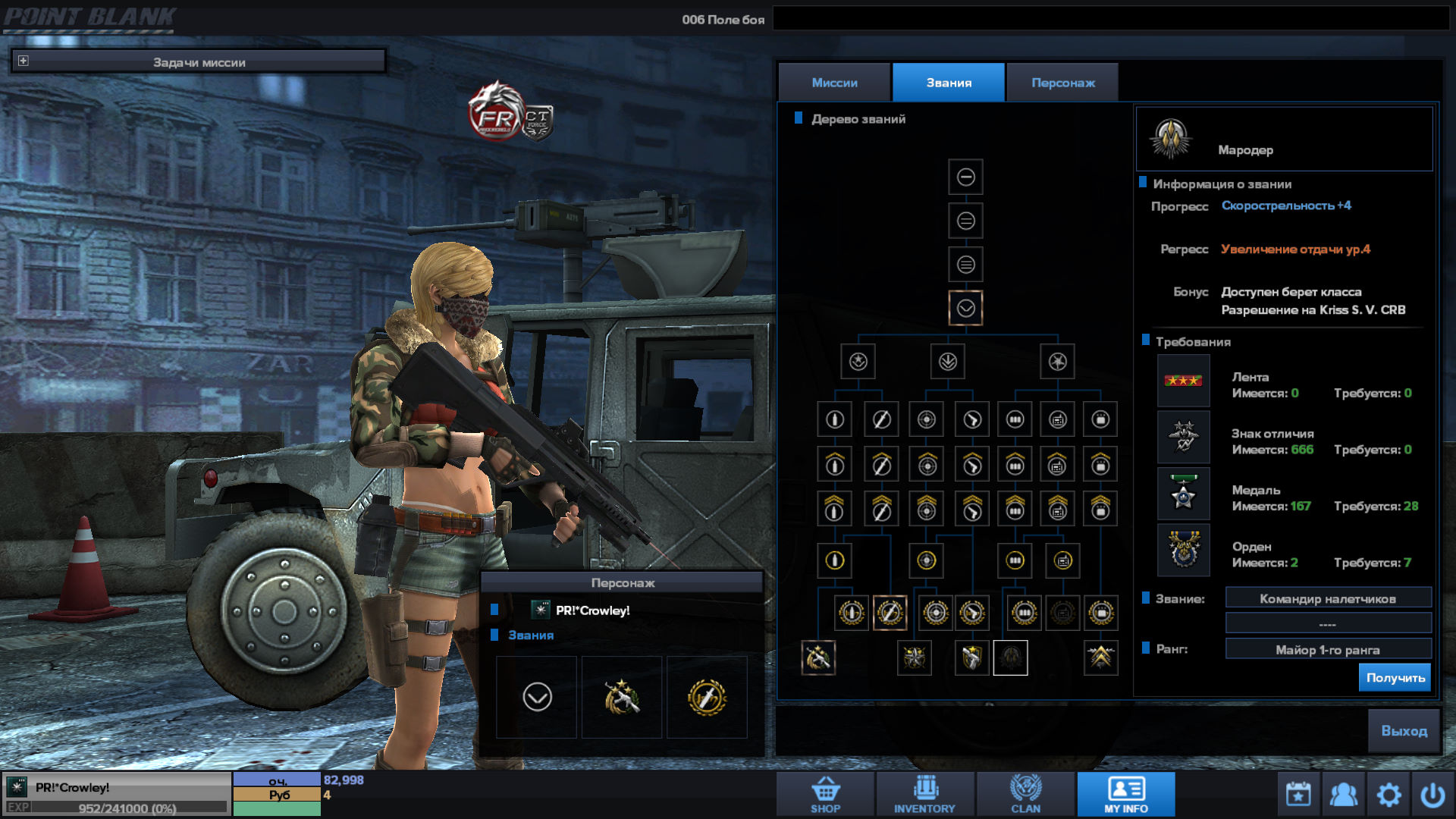Select the MY INFO icon
Screen dimensions: 1456x819
point(1125,793)
